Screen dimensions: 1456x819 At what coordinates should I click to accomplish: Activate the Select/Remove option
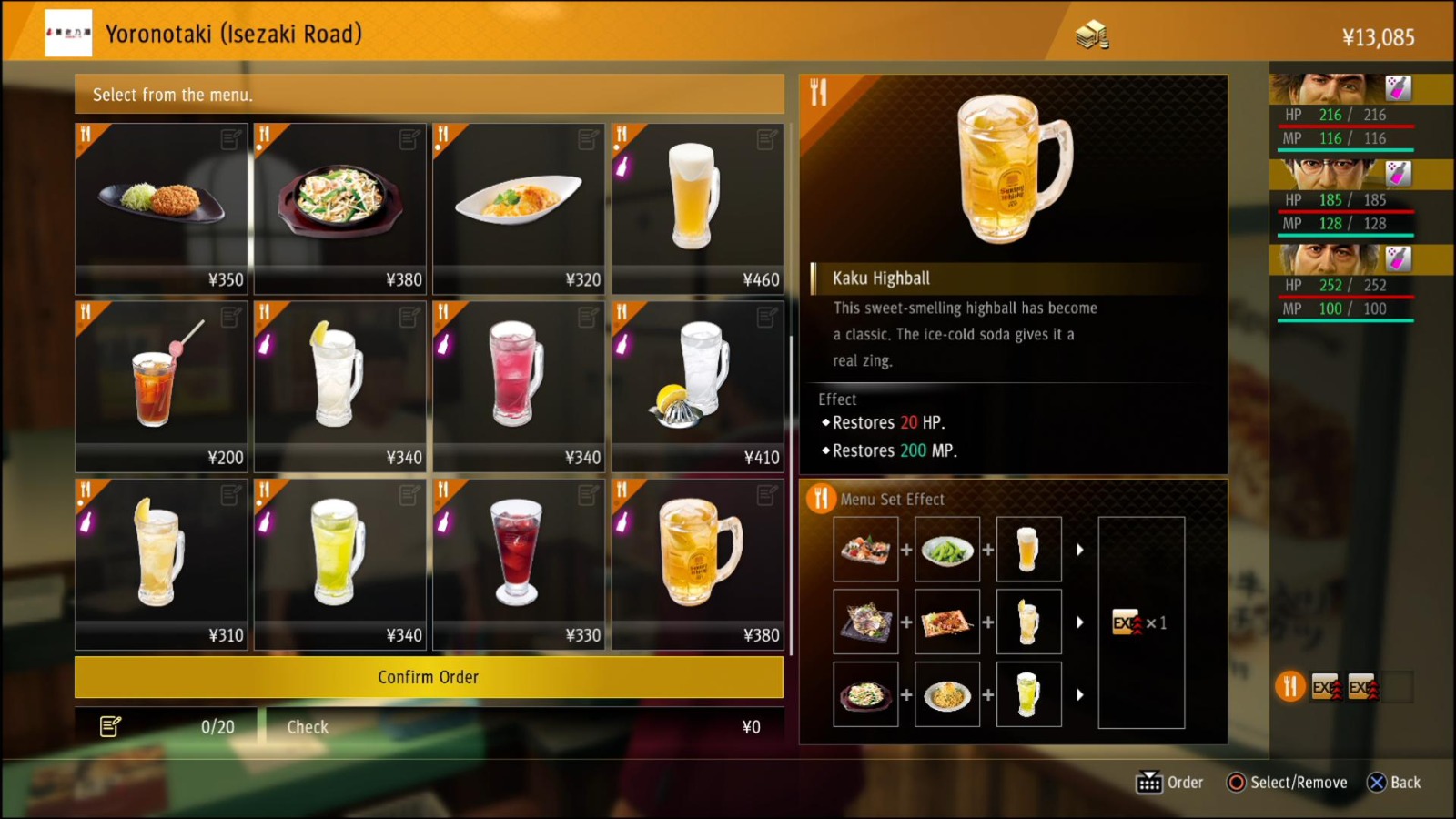point(1286,782)
